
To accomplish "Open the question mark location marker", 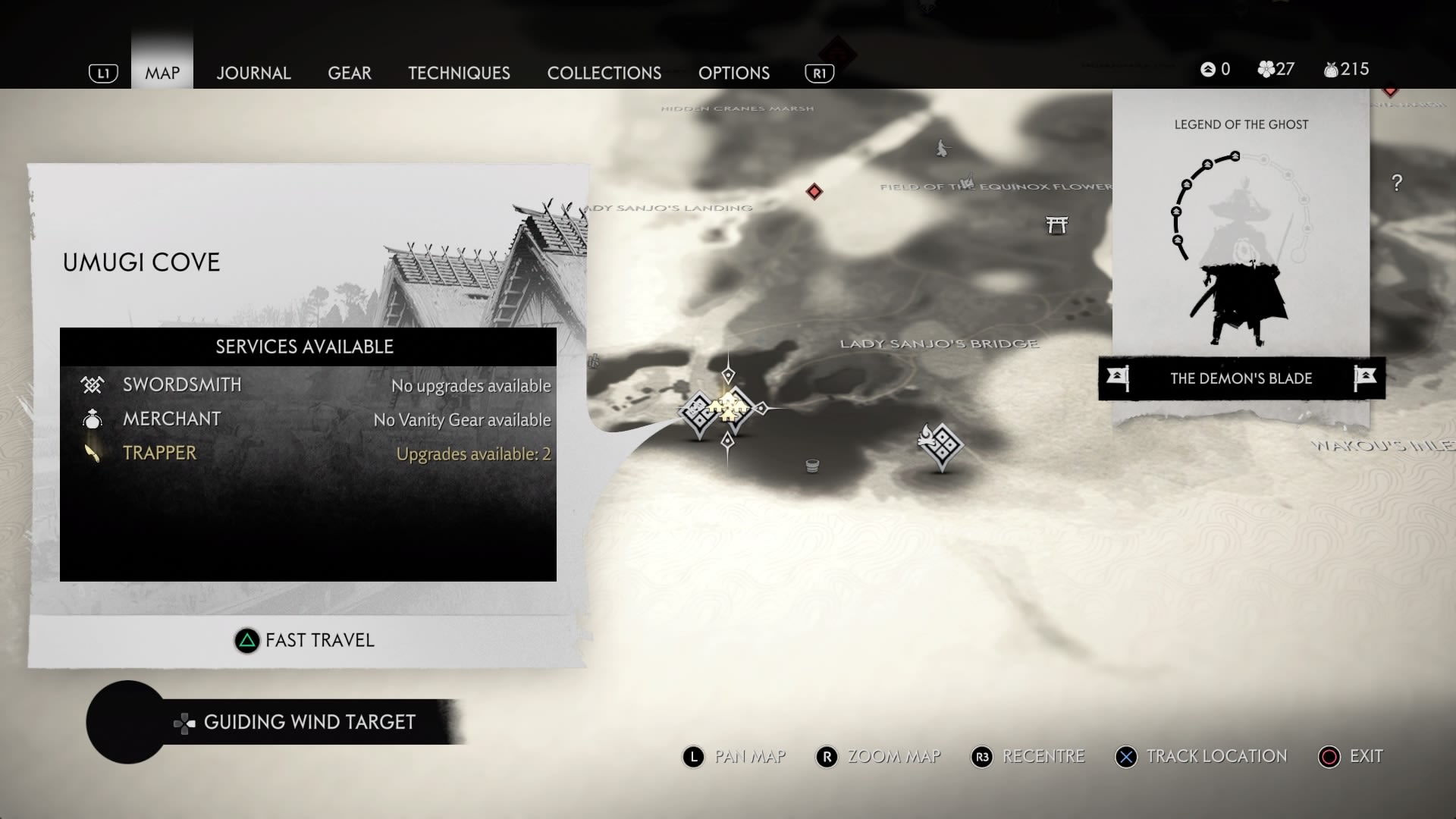I will tap(1397, 183).
